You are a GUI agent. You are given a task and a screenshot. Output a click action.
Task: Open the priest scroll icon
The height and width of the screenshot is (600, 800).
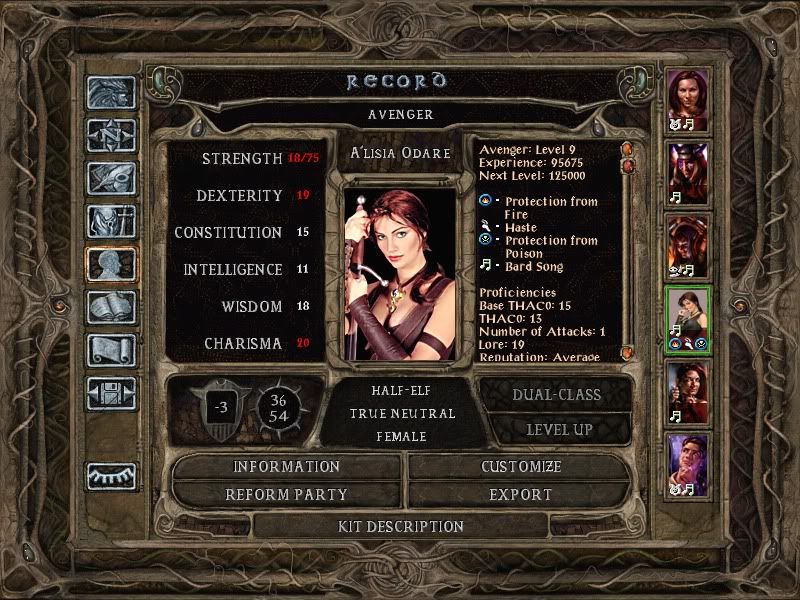coord(111,349)
